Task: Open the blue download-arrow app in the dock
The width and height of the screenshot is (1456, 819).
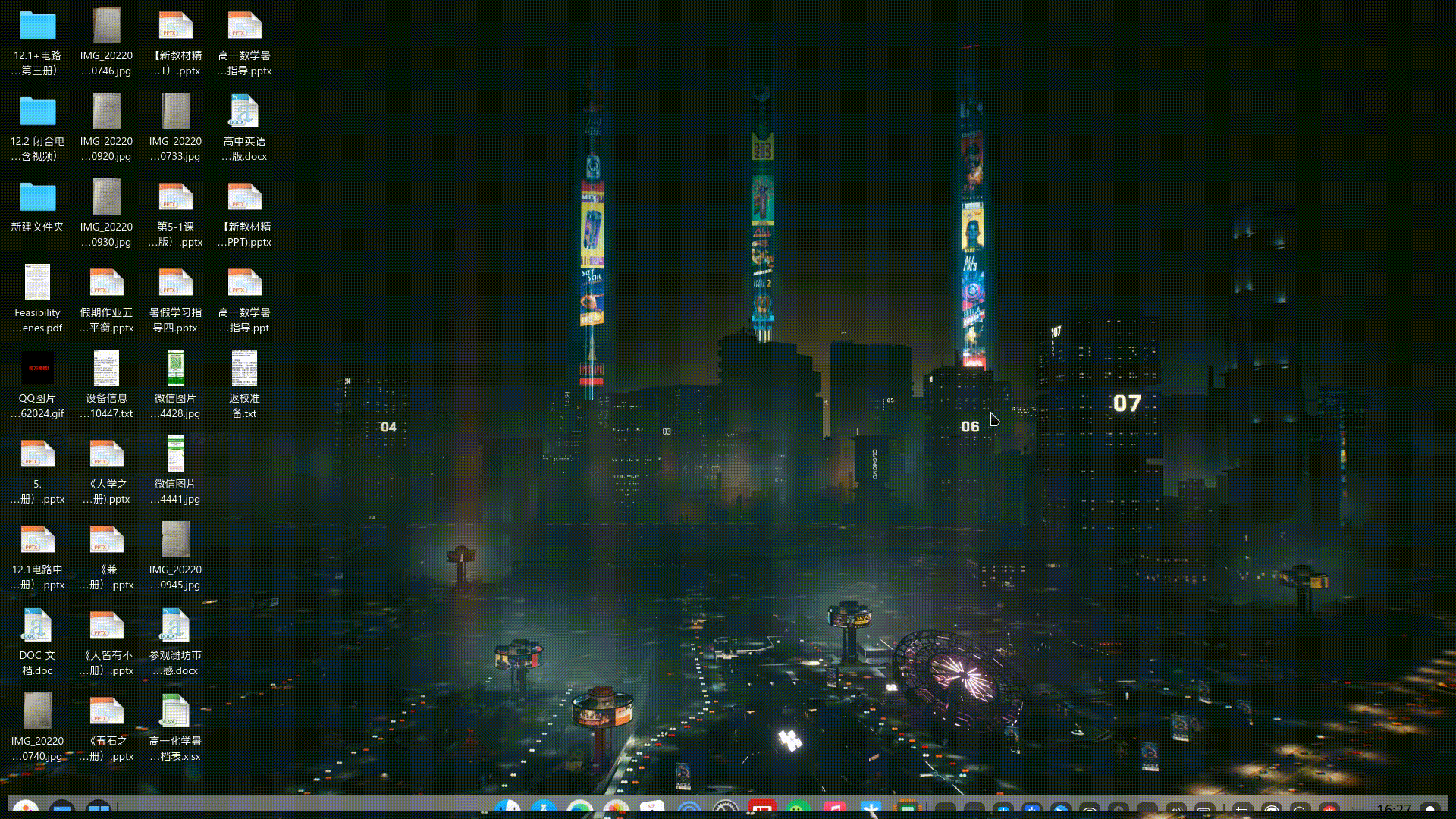Action: point(872,806)
